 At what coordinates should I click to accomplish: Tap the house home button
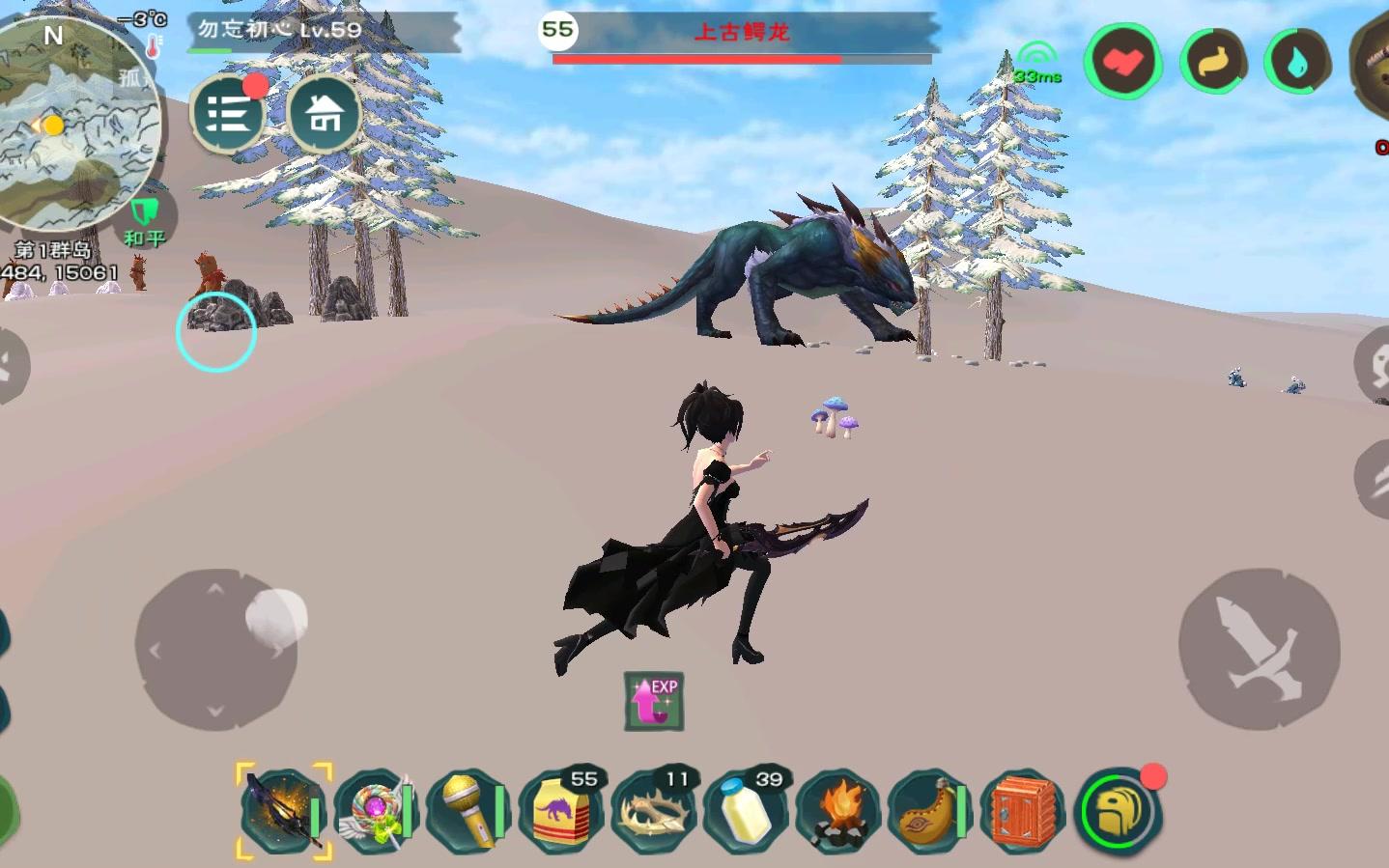pos(325,115)
